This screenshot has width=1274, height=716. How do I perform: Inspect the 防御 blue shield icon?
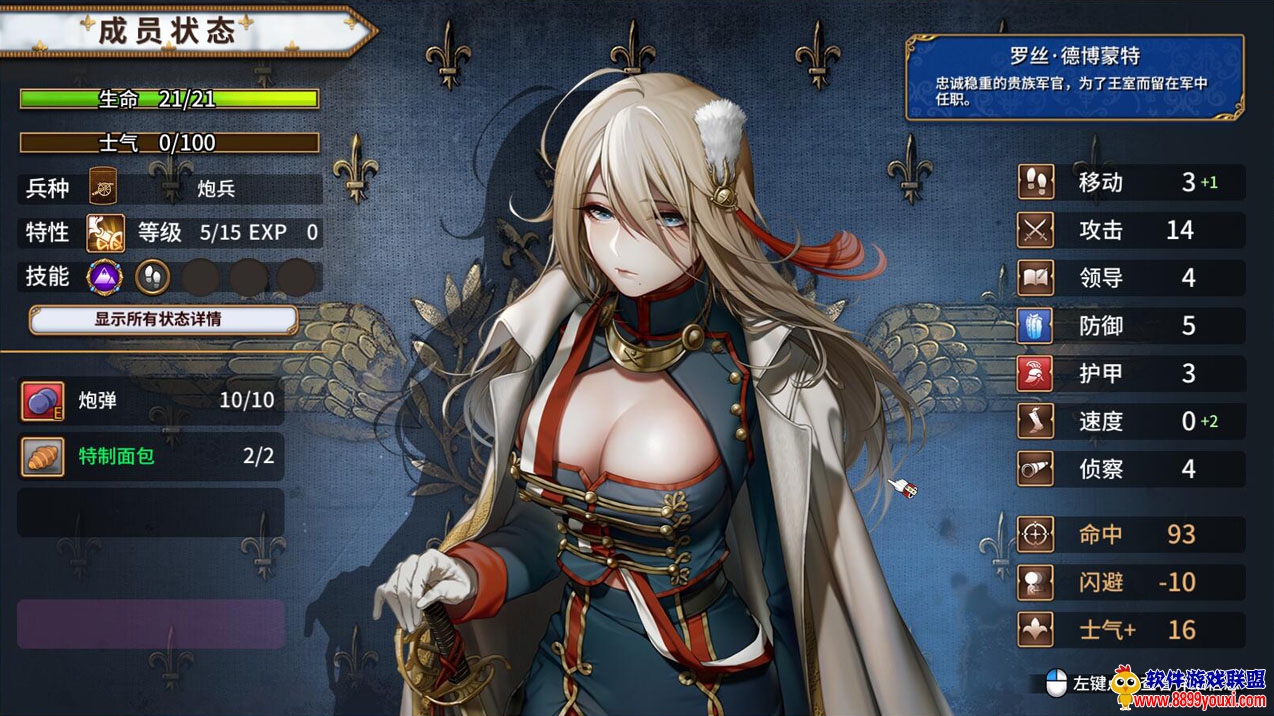pos(1036,326)
